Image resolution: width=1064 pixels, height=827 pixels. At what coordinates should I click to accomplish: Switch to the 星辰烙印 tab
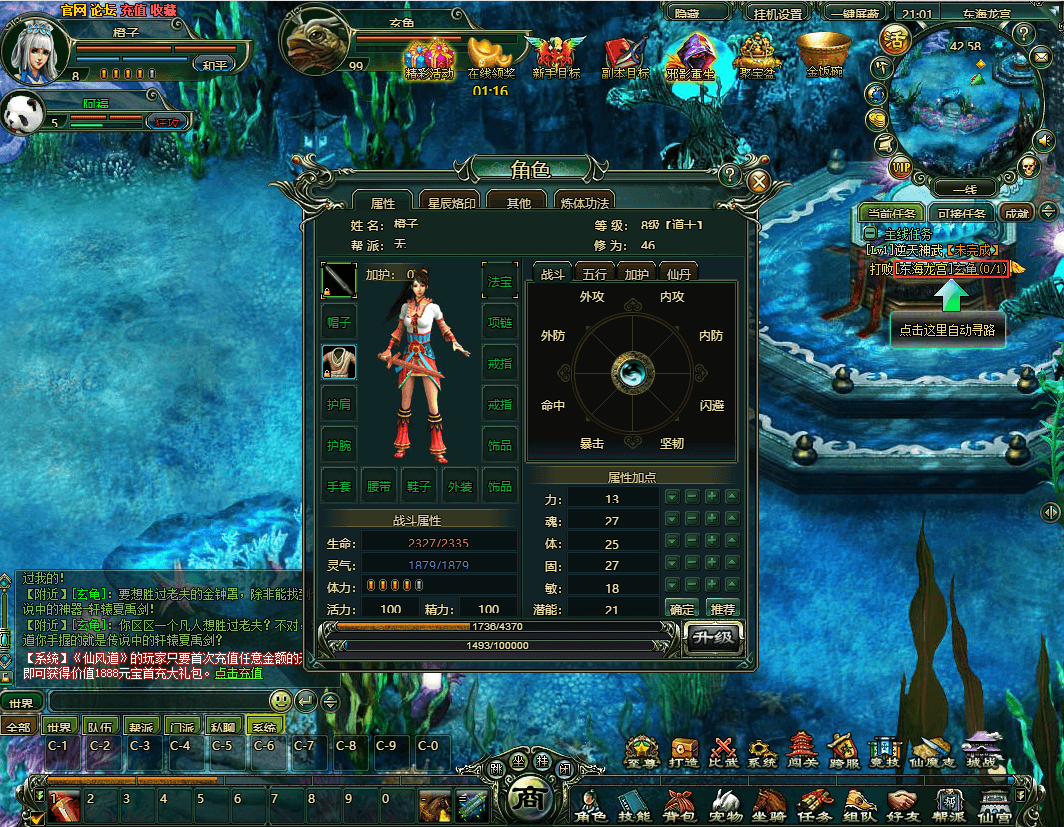[448, 203]
